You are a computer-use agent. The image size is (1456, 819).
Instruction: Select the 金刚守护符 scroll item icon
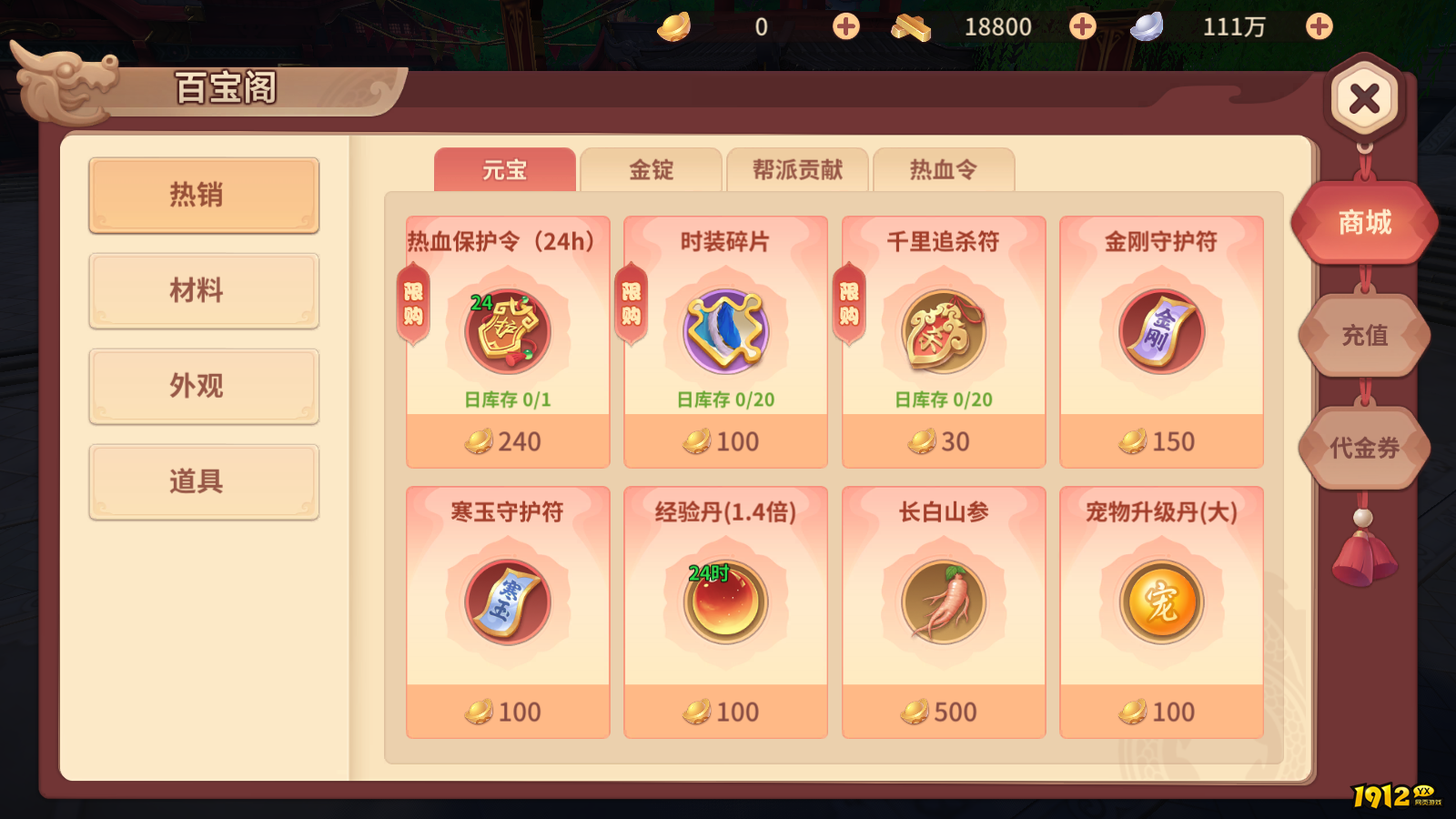tap(1162, 329)
